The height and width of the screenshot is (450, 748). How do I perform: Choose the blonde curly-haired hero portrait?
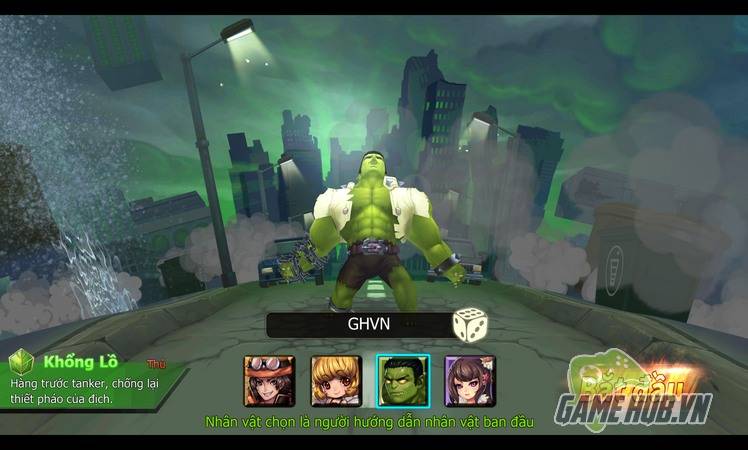click(x=335, y=381)
